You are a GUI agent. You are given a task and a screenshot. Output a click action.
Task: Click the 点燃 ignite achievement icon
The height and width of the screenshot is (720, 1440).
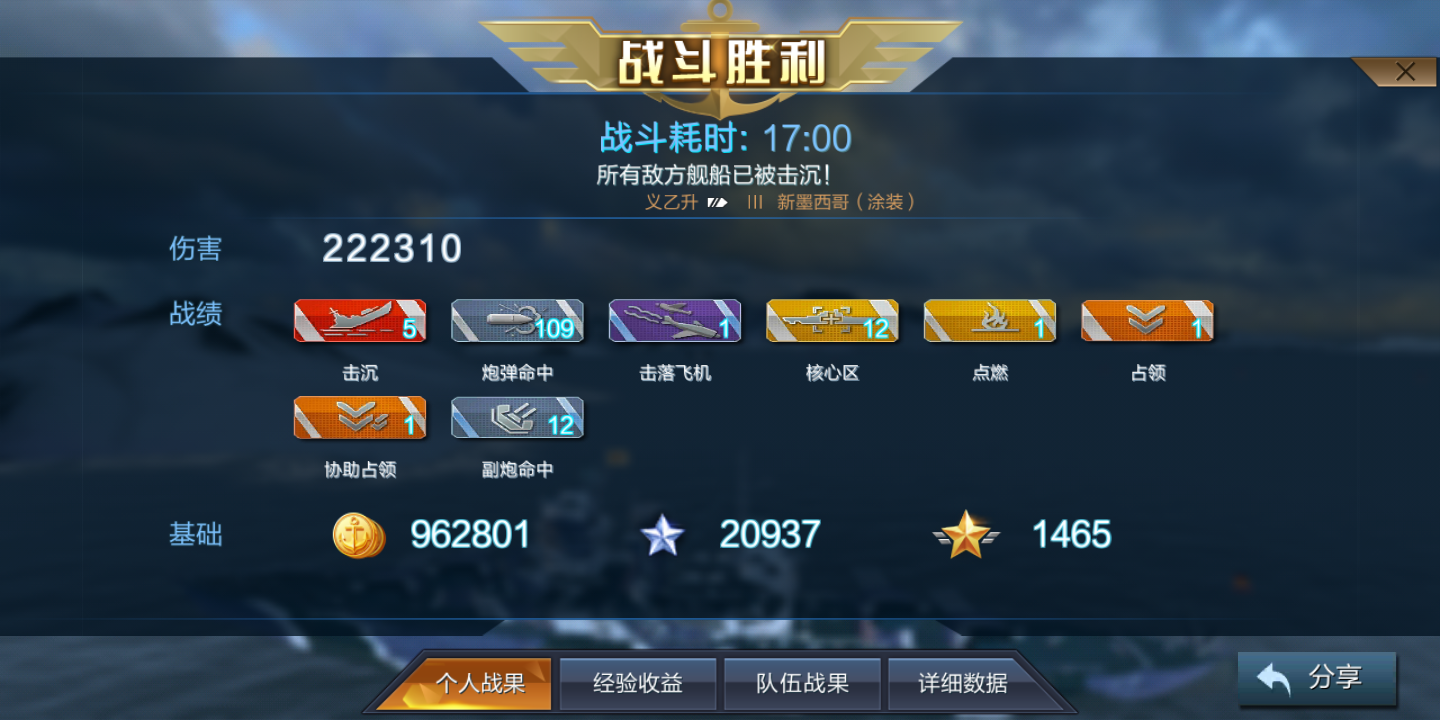pos(989,320)
